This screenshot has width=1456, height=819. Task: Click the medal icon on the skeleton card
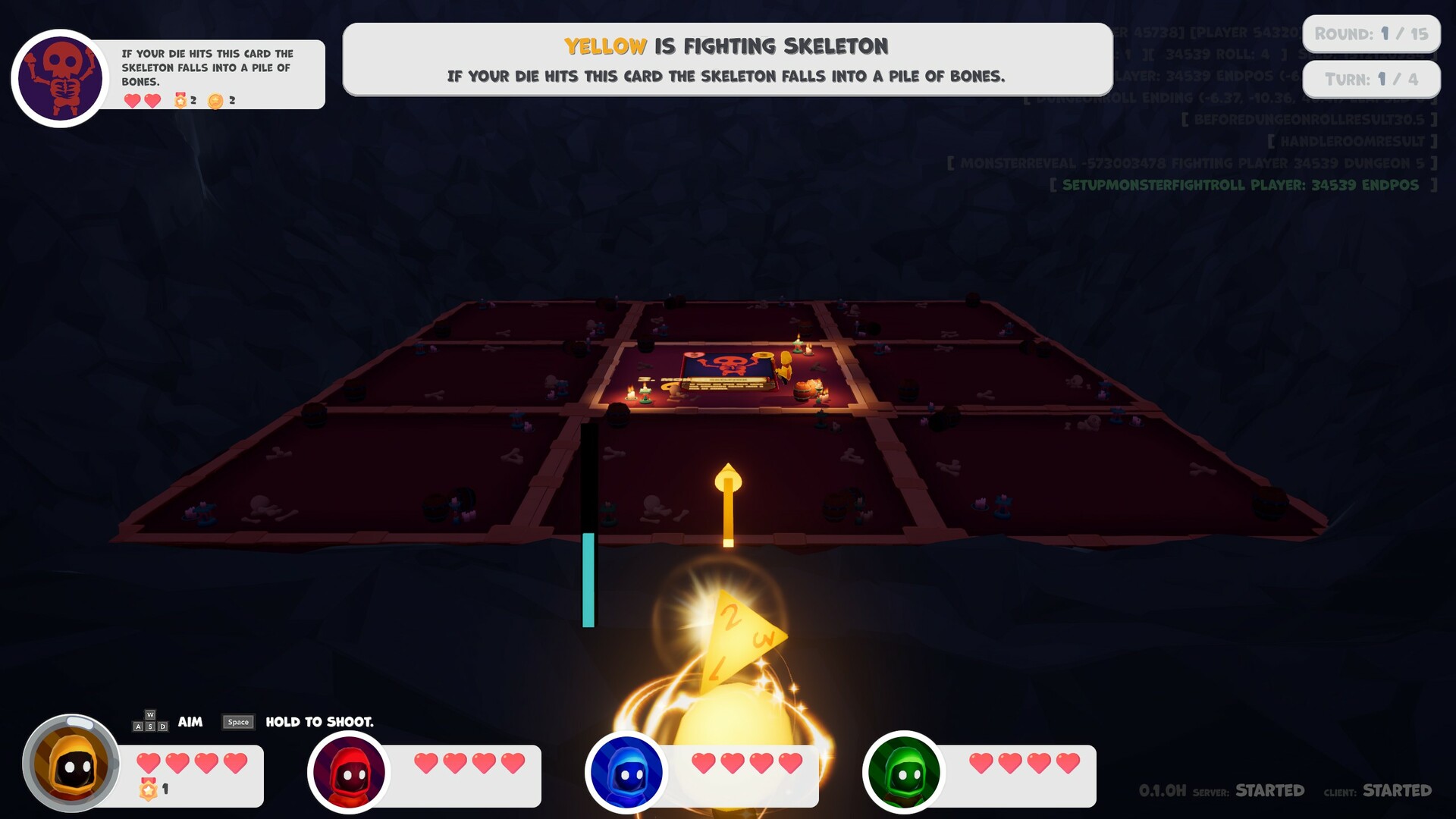pos(180,99)
